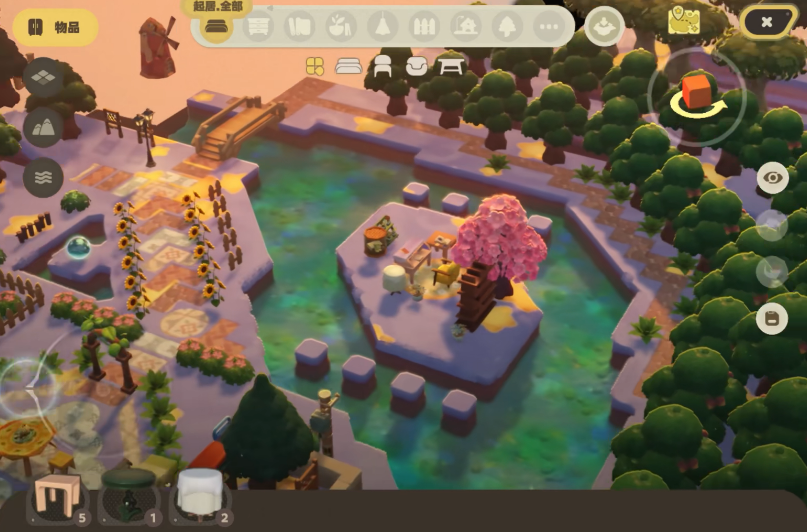The height and width of the screenshot is (532, 807).
Task: Choose the tree plants category
Action: pos(506,27)
